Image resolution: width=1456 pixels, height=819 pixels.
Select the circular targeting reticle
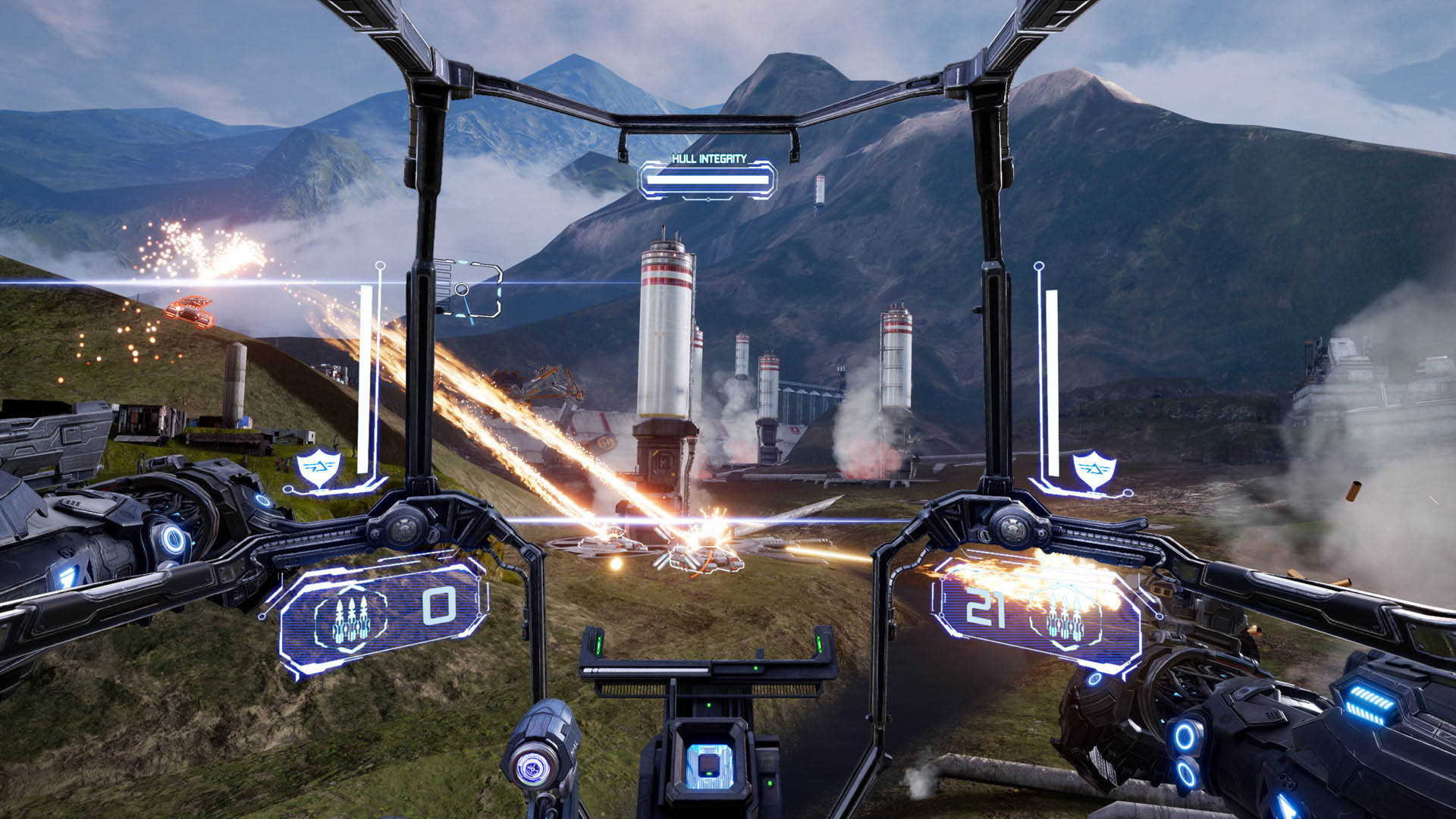tap(462, 290)
